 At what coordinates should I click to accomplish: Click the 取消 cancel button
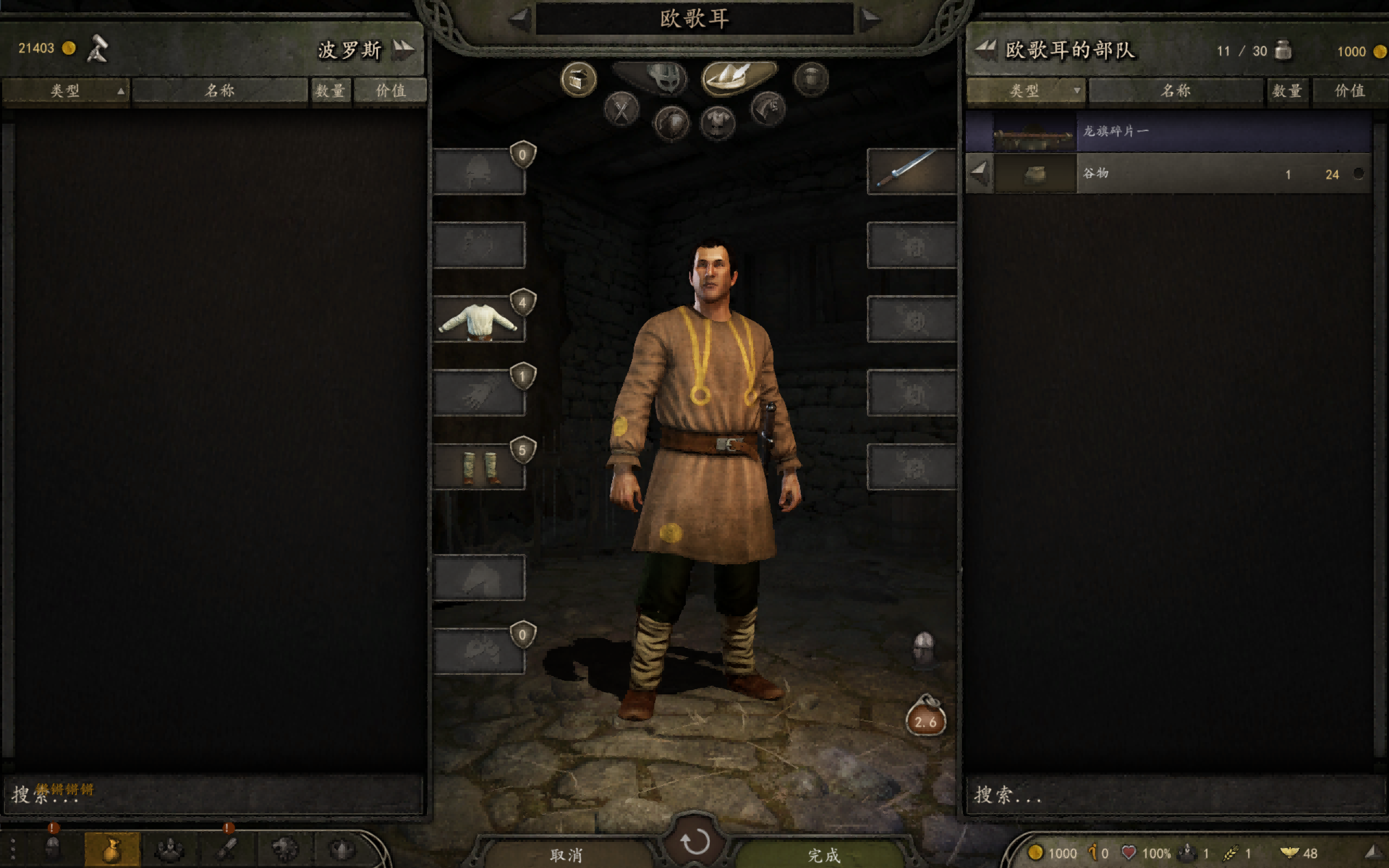pos(566,855)
